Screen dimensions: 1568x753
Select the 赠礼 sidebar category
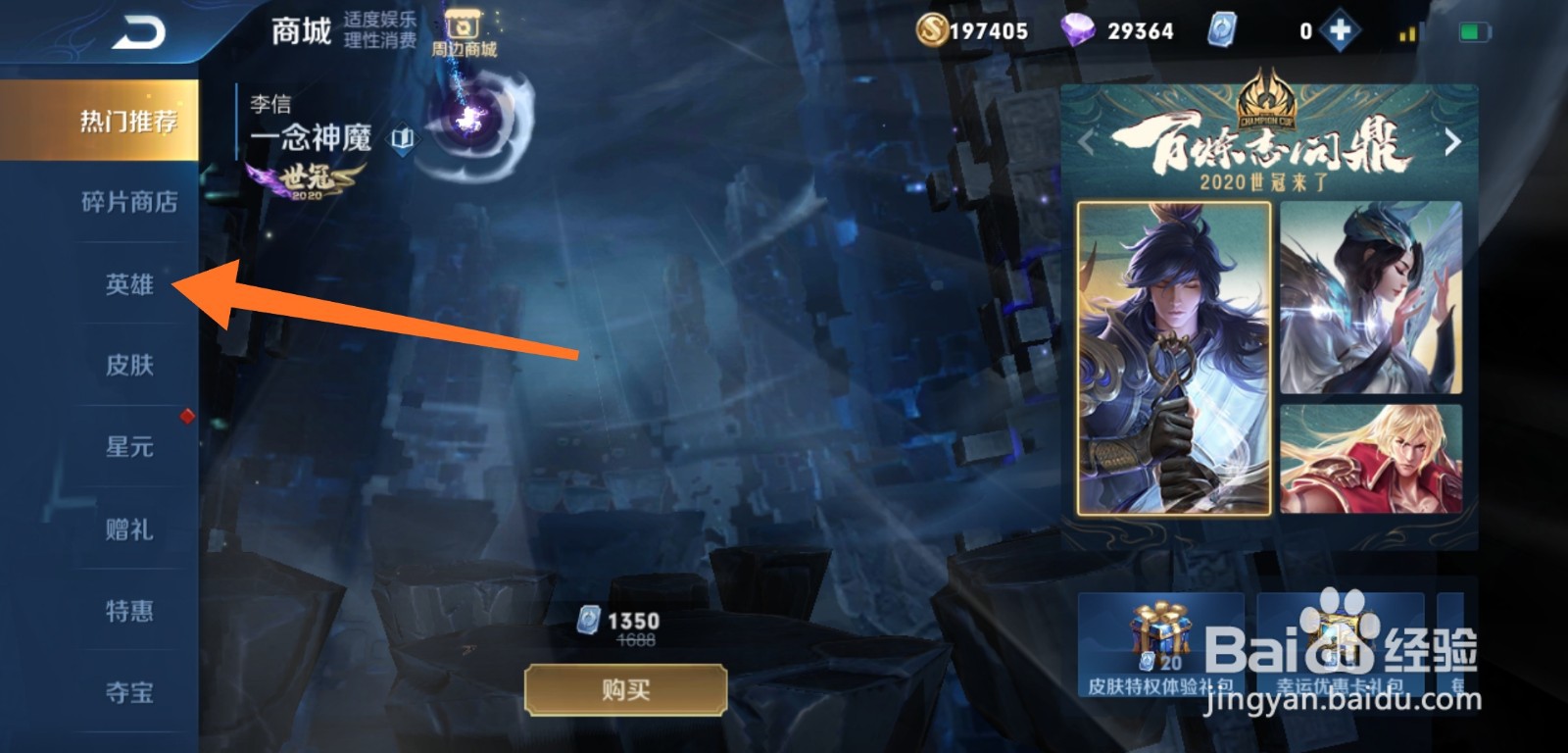(x=129, y=527)
